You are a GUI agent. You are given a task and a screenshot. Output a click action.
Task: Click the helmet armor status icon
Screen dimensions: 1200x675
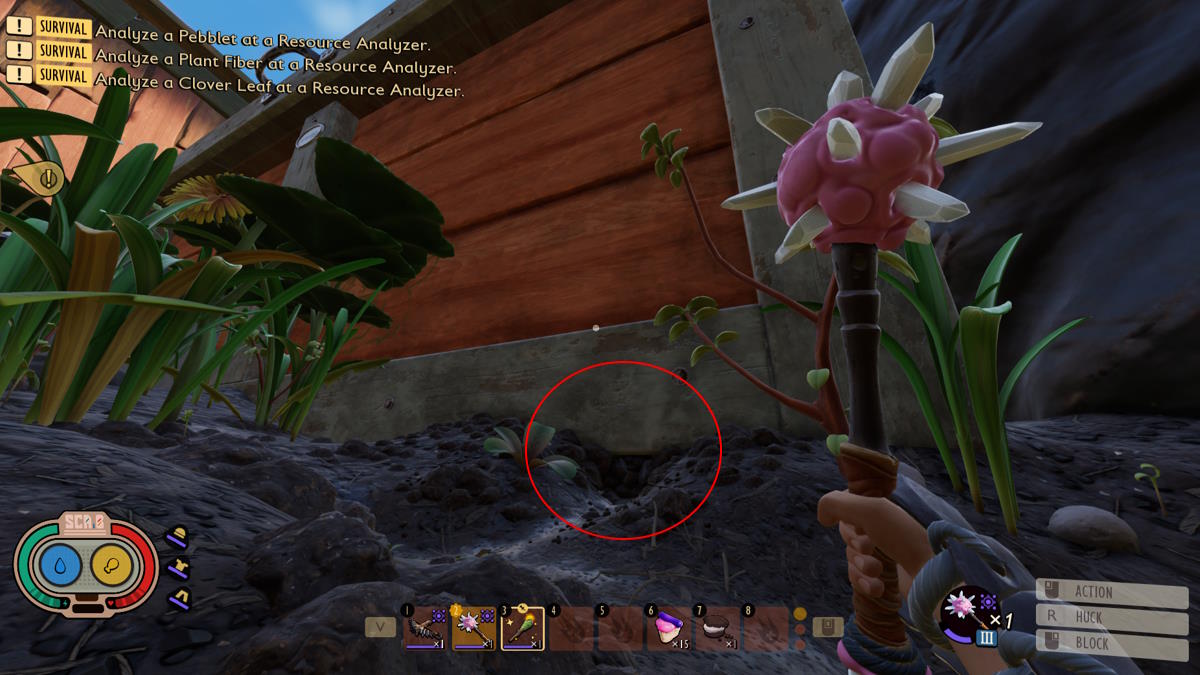(x=177, y=537)
